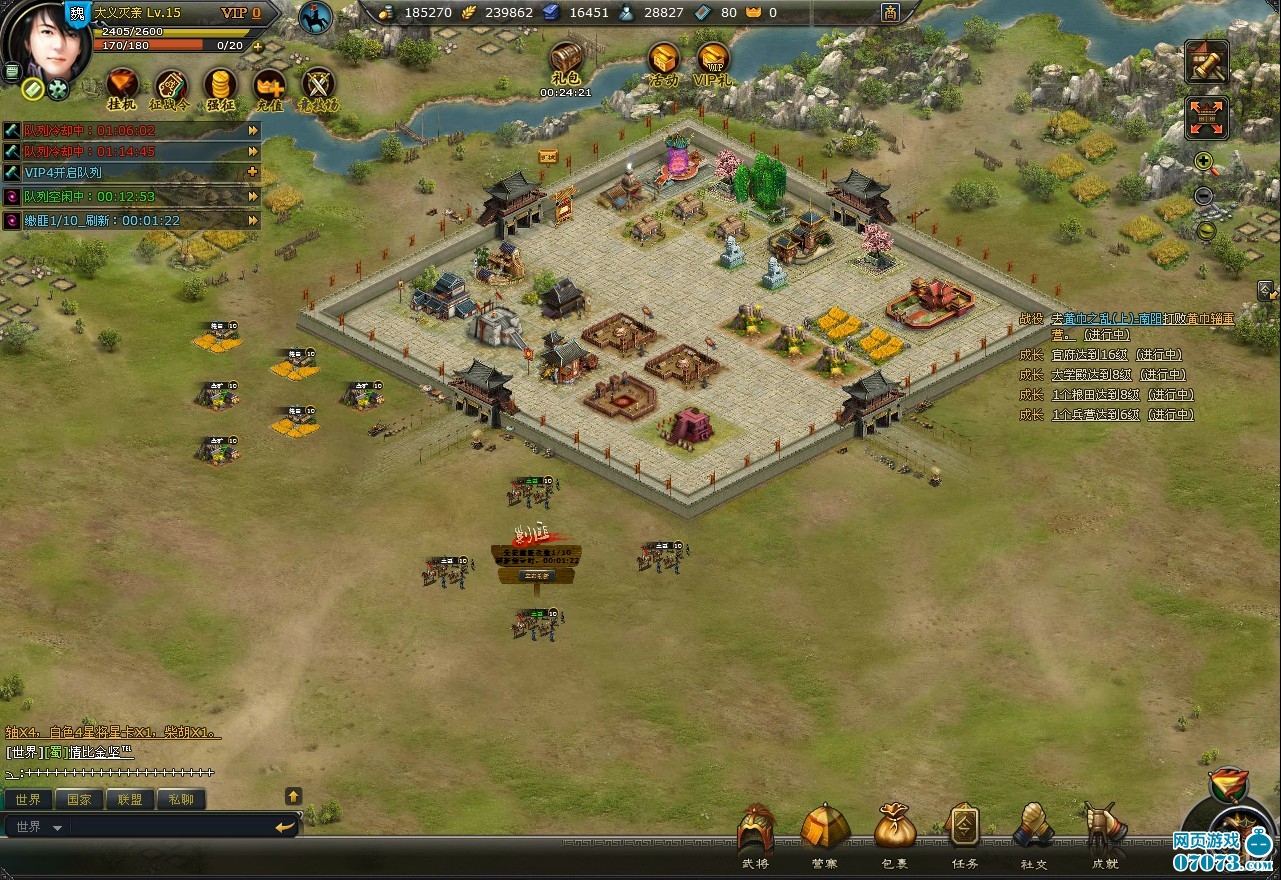1281x880 pixels.
Task: Open the 包裹 inventory bag
Action: tap(895, 828)
